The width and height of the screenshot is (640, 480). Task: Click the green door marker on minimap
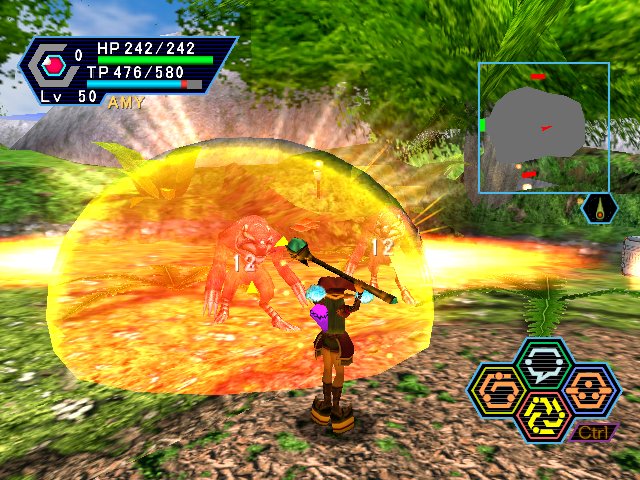click(x=482, y=125)
